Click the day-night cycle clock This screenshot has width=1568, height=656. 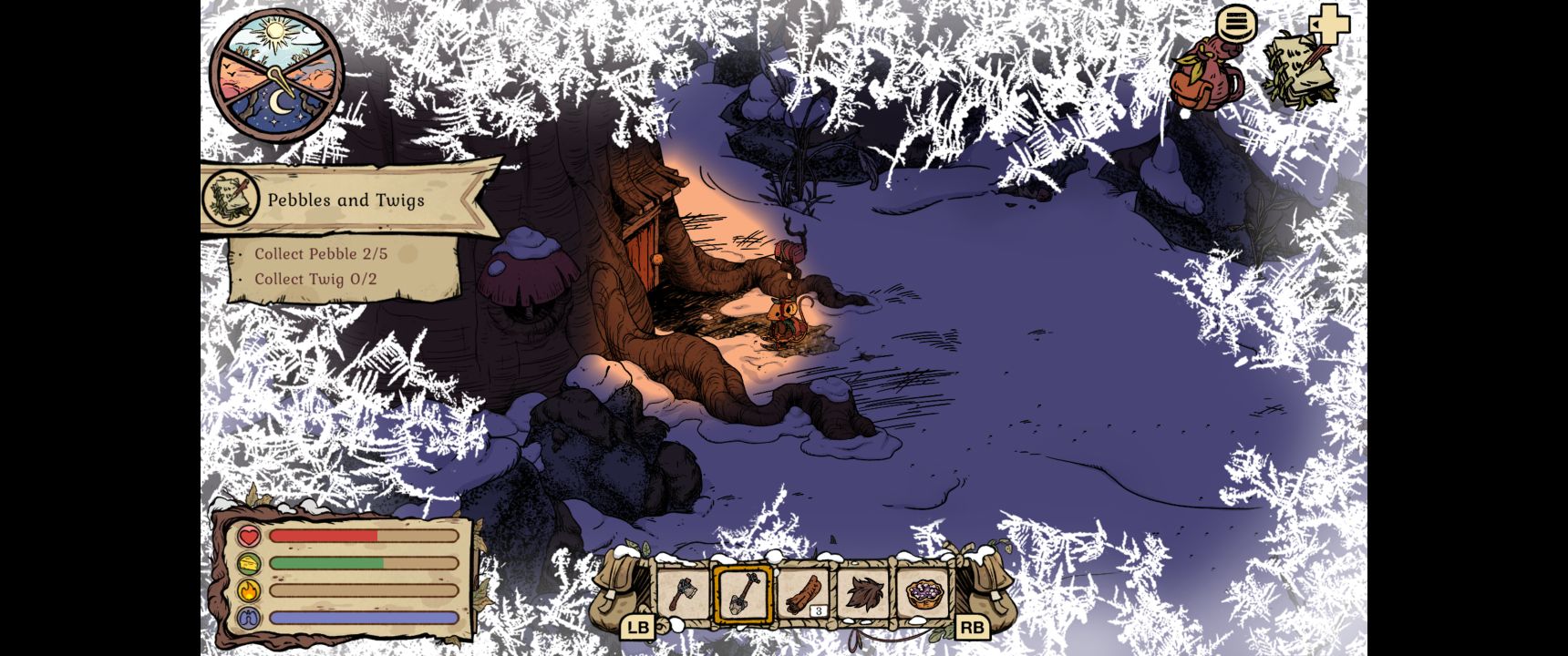click(277, 77)
